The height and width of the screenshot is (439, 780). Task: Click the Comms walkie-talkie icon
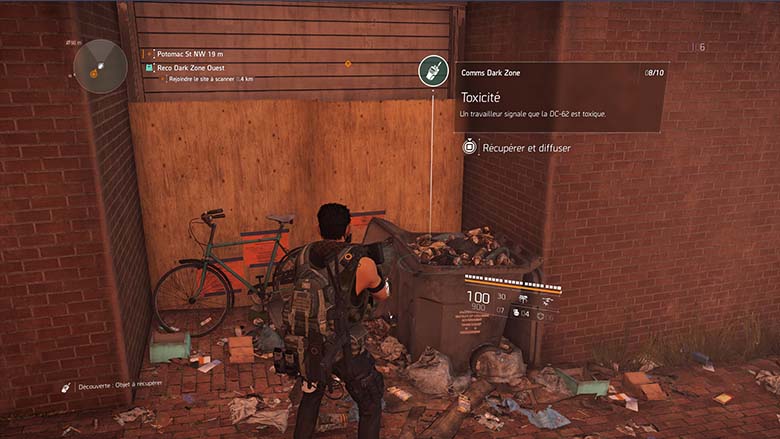(x=433, y=71)
